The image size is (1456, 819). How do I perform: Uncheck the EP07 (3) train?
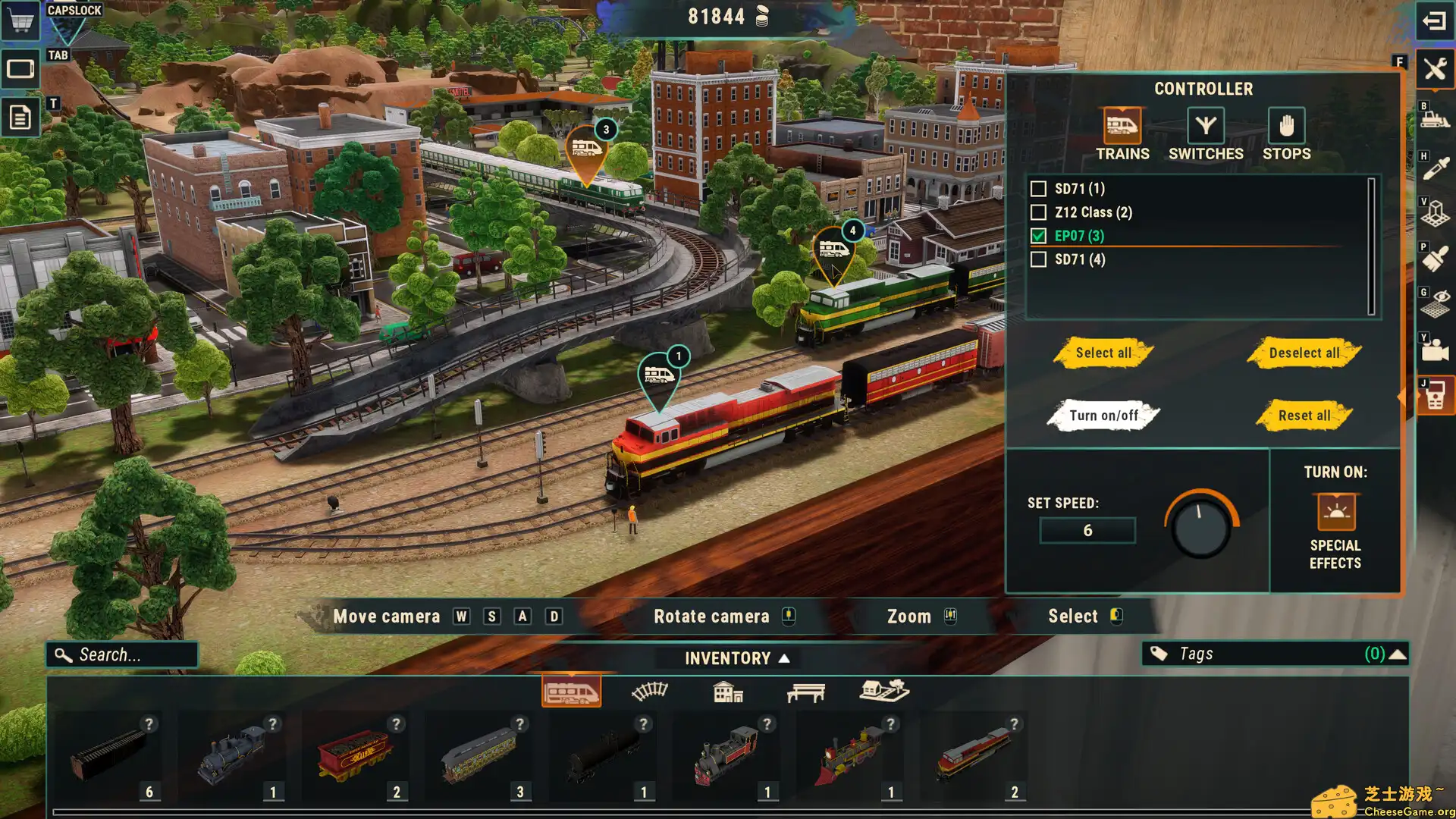pos(1038,236)
